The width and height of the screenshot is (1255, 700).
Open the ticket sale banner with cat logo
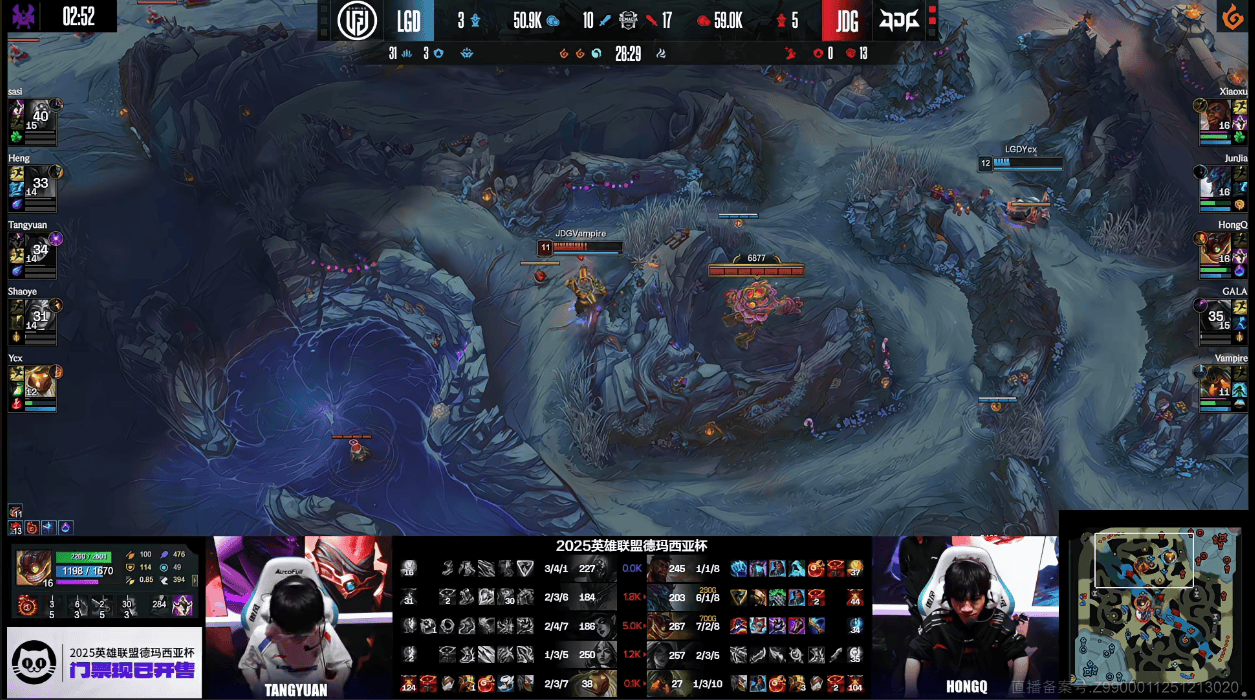coord(104,662)
